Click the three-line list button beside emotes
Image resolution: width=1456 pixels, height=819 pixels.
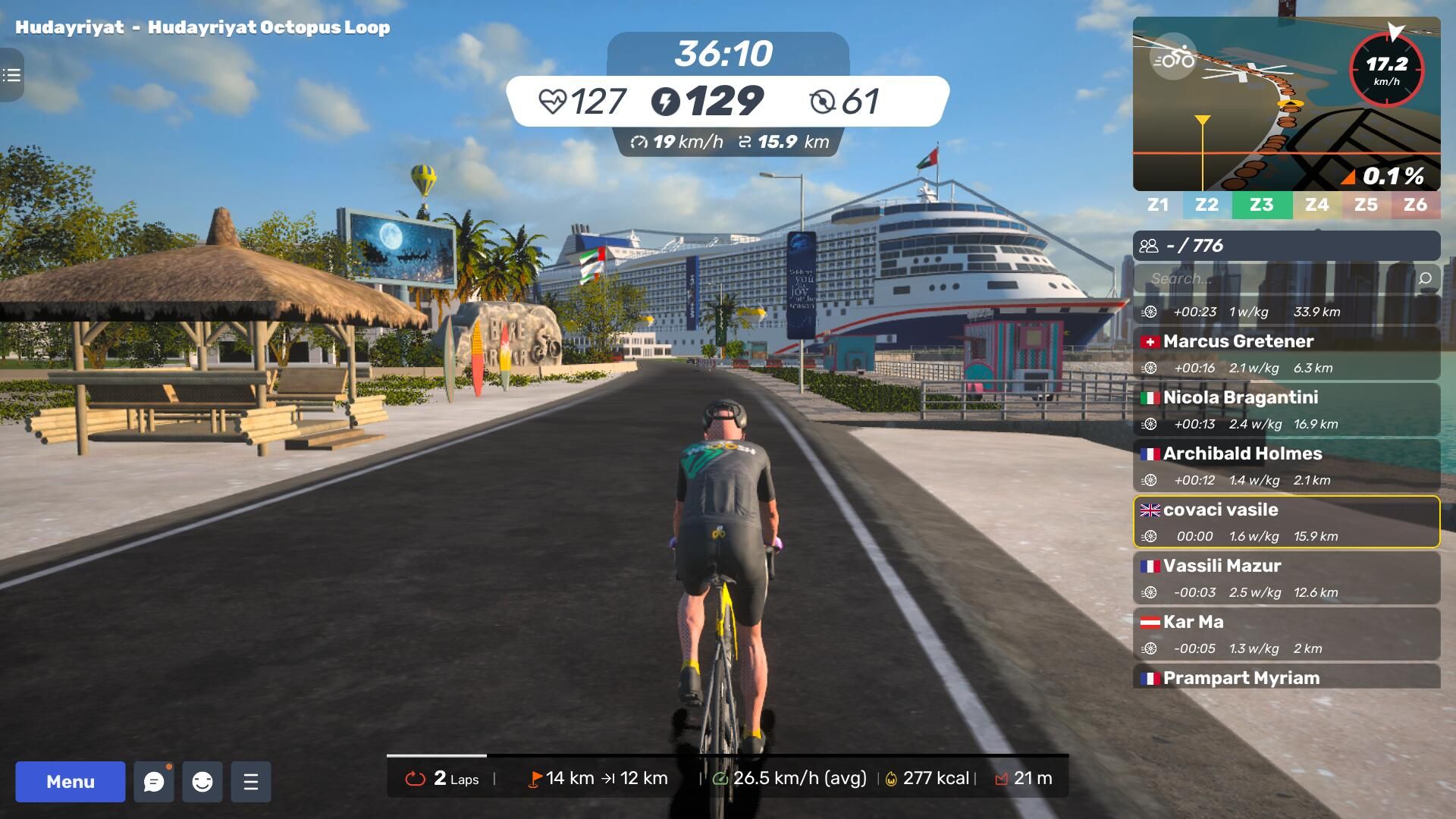click(x=251, y=782)
